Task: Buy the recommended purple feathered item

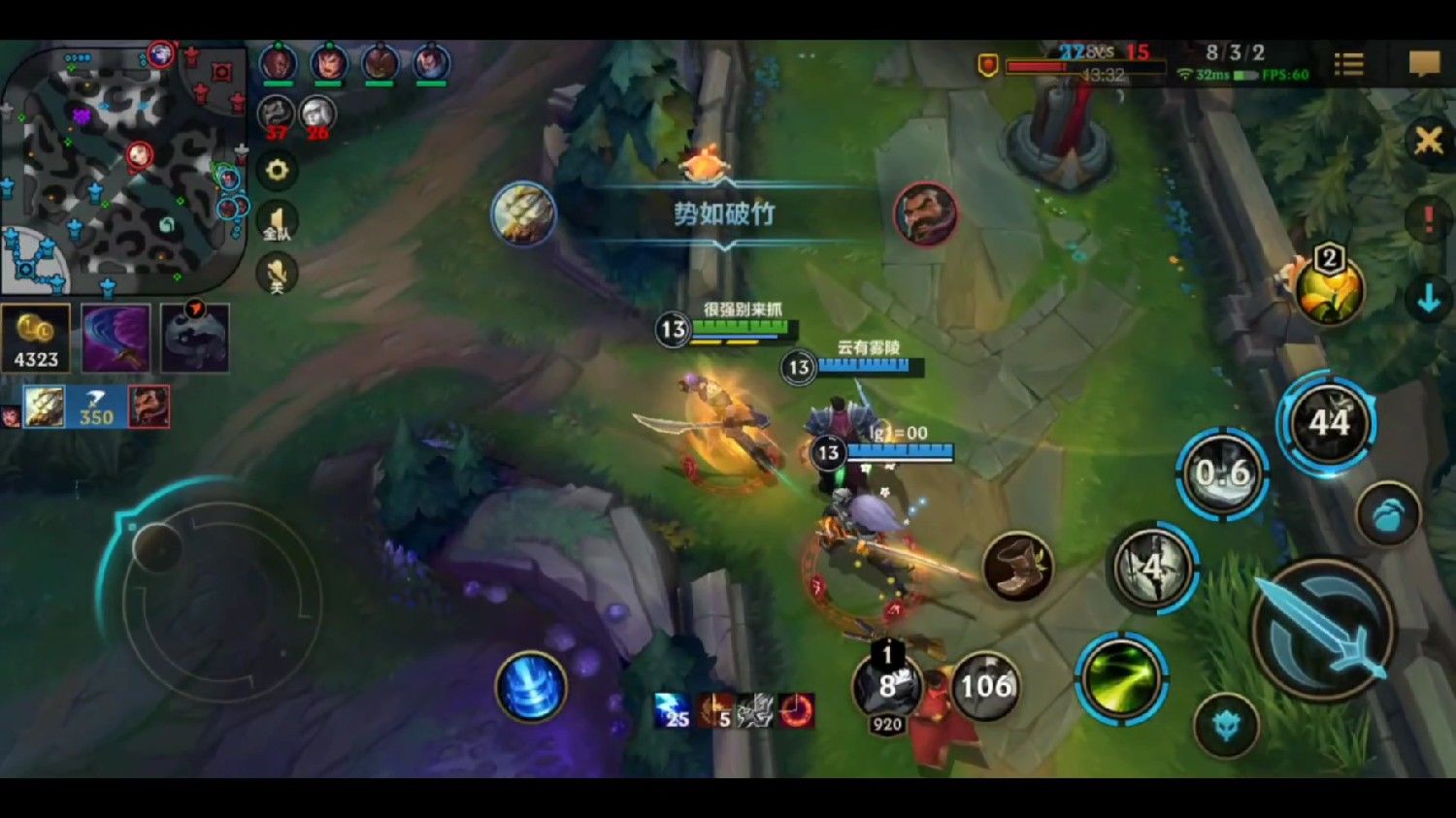Action: pyautogui.click(x=116, y=338)
